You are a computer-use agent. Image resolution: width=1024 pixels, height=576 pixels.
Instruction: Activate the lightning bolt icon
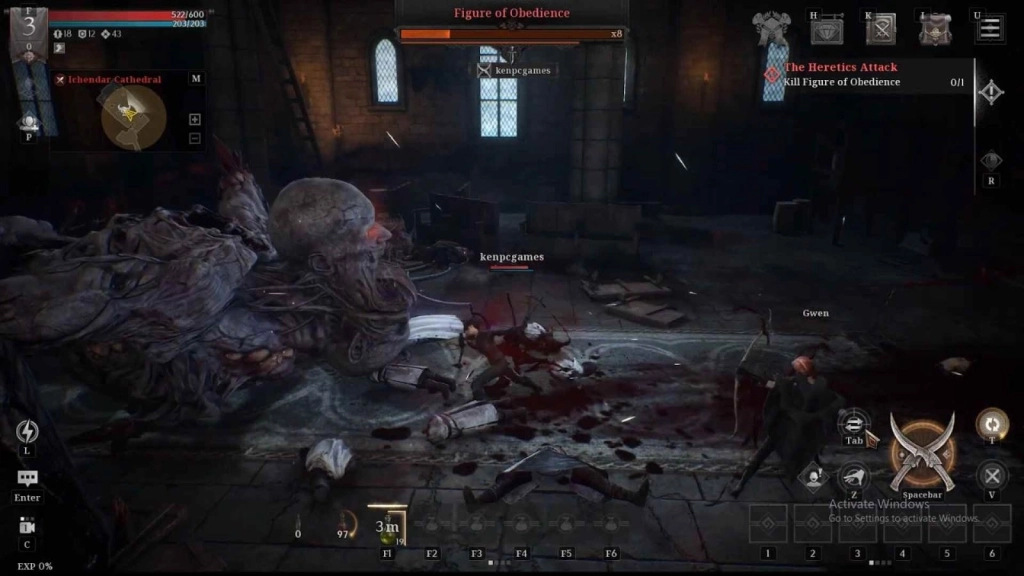(x=27, y=431)
